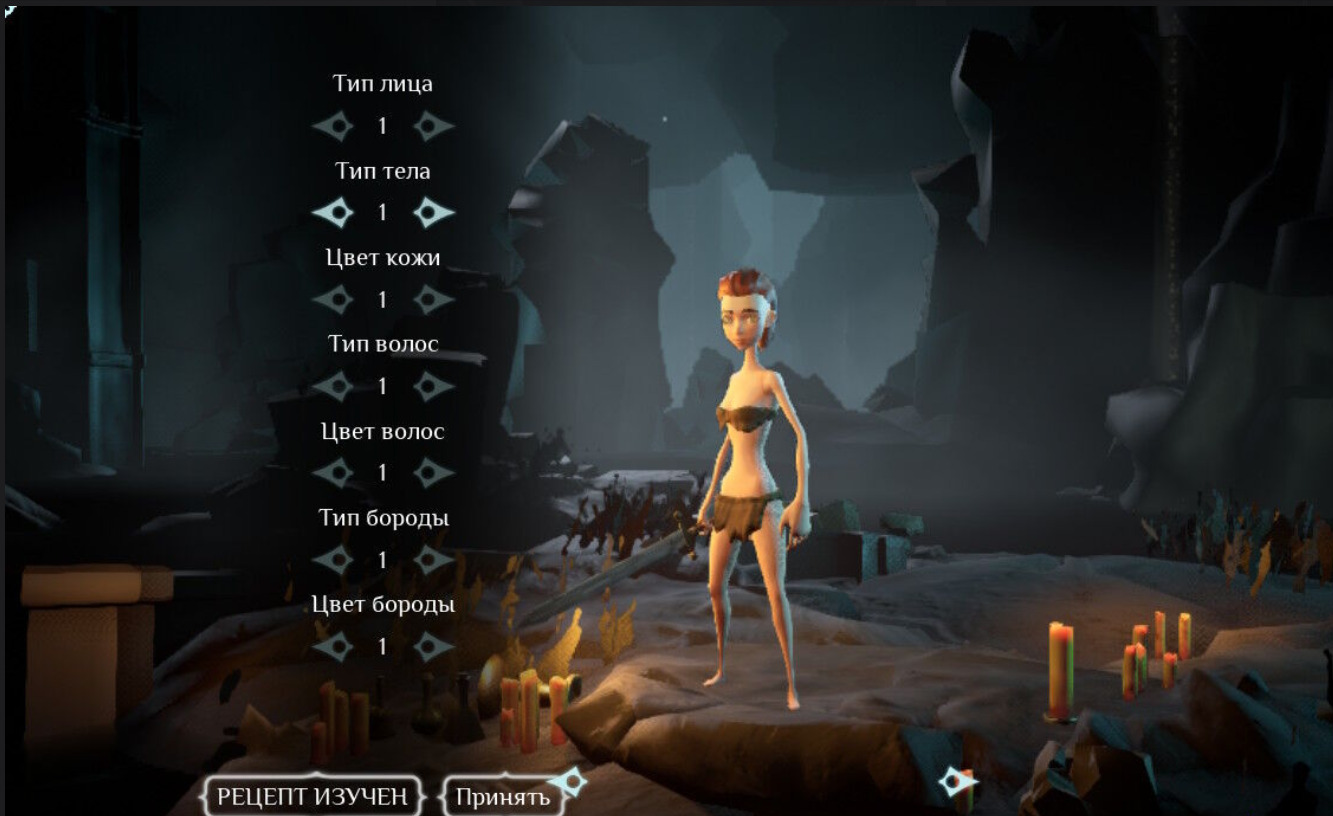
Task: Click the РЕЦЕПТ ИЗУЧЕН button
Action: (x=312, y=797)
